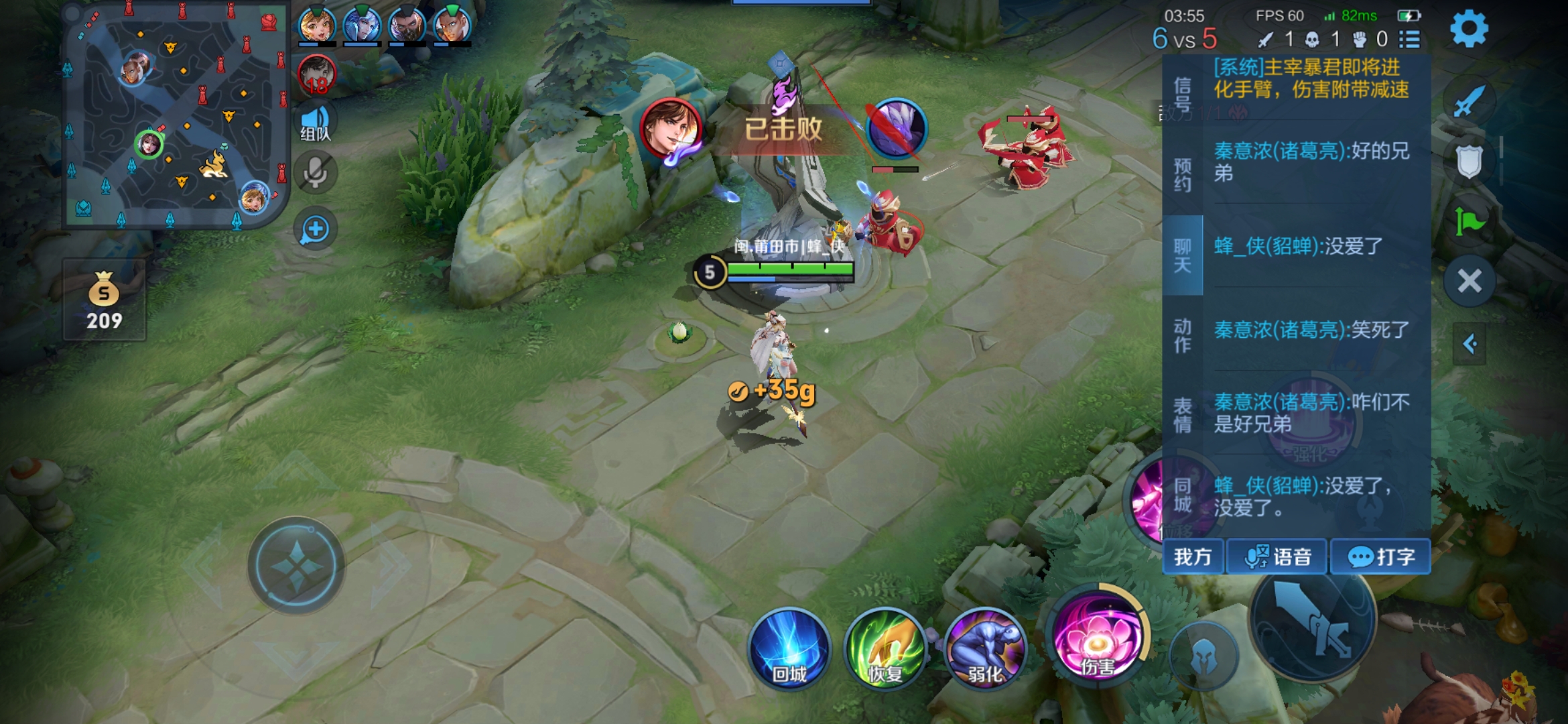Toggle the microphone button
The image size is (1568, 724).
tap(315, 174)
